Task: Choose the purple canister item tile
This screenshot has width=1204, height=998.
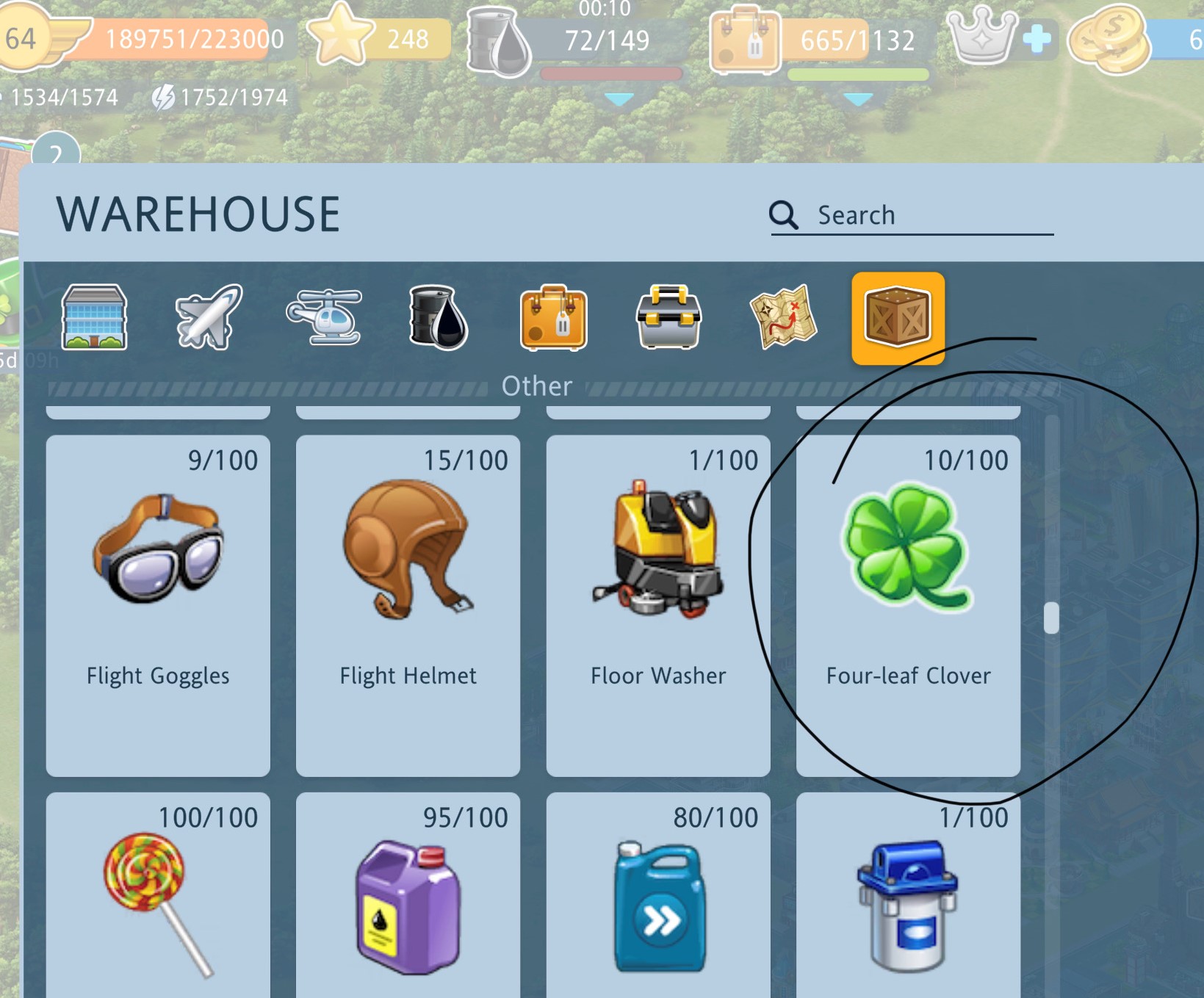Action: (408, 896)
